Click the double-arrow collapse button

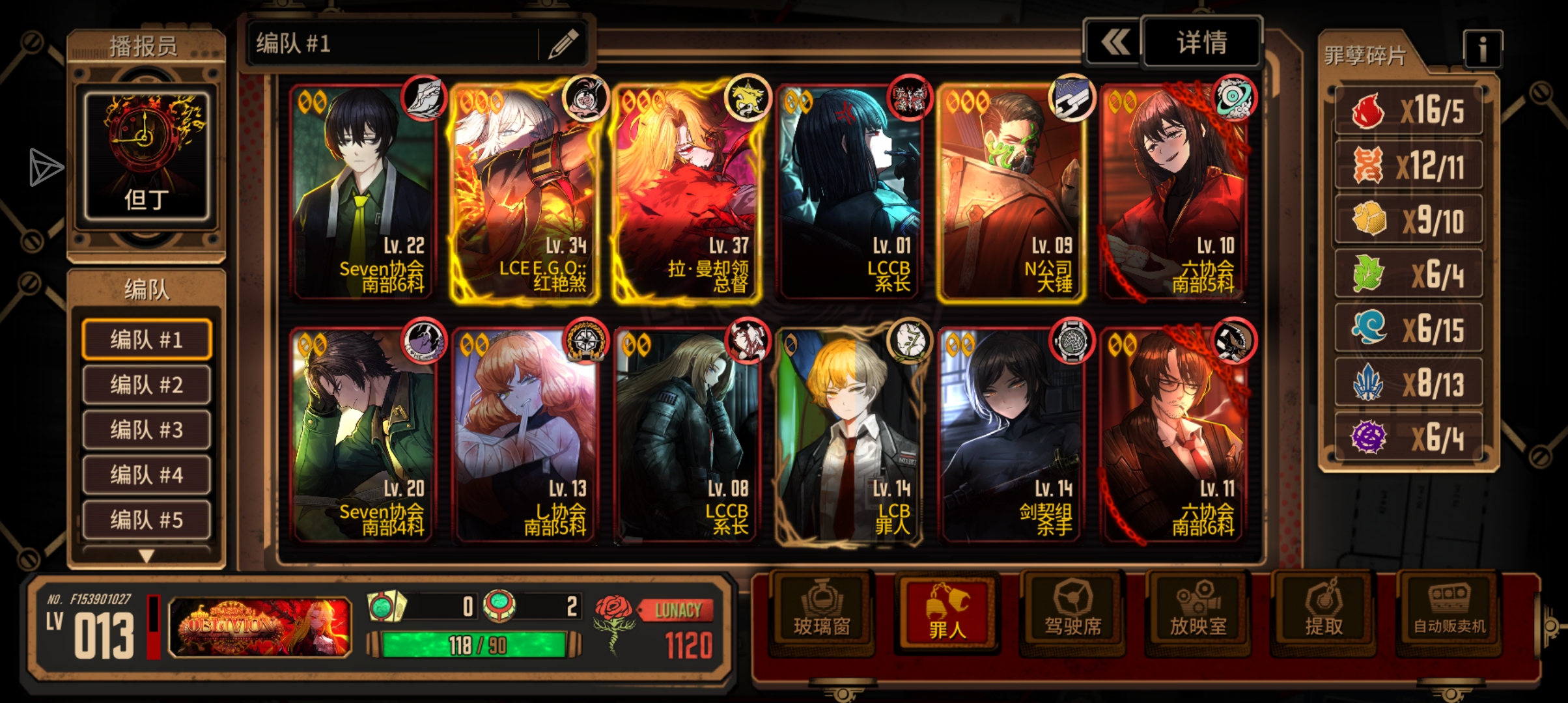click(x=1115, y=43)
